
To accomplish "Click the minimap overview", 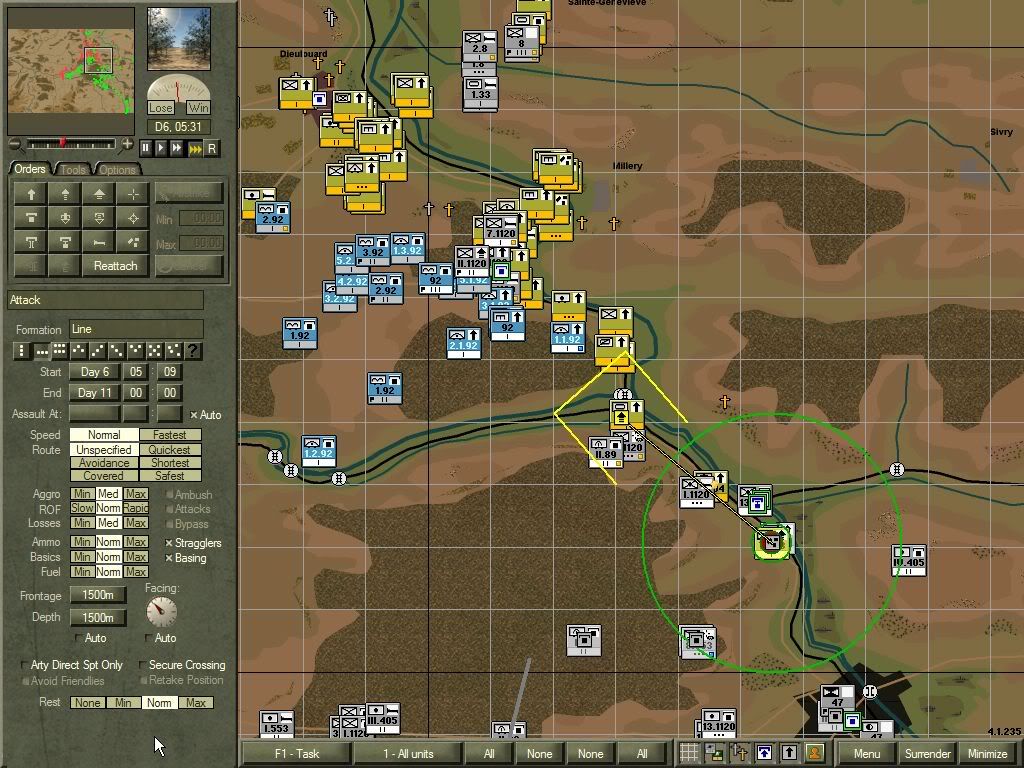I will click(x=71, y=59).
